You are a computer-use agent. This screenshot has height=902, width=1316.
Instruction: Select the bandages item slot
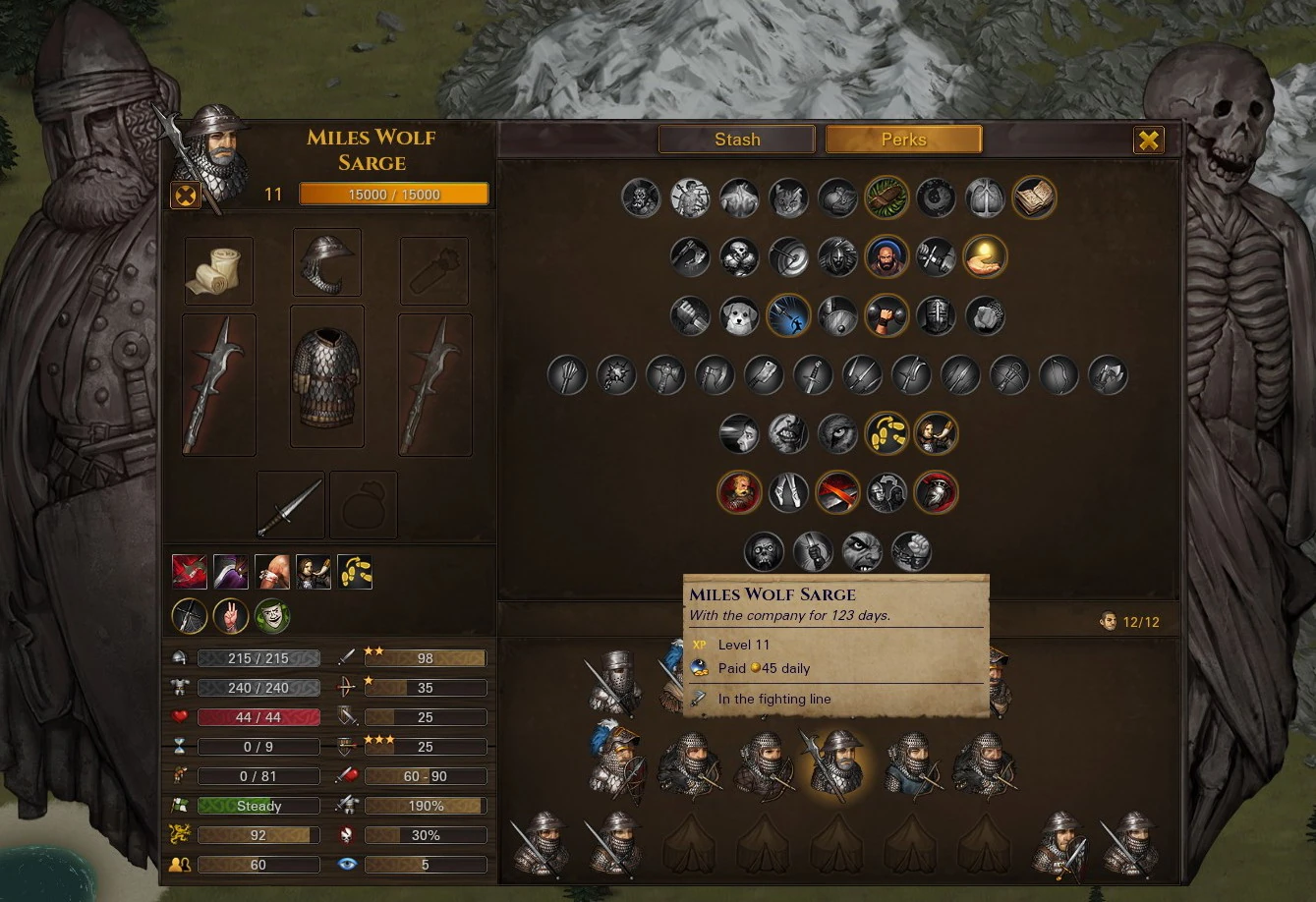(x=218, y=270)
